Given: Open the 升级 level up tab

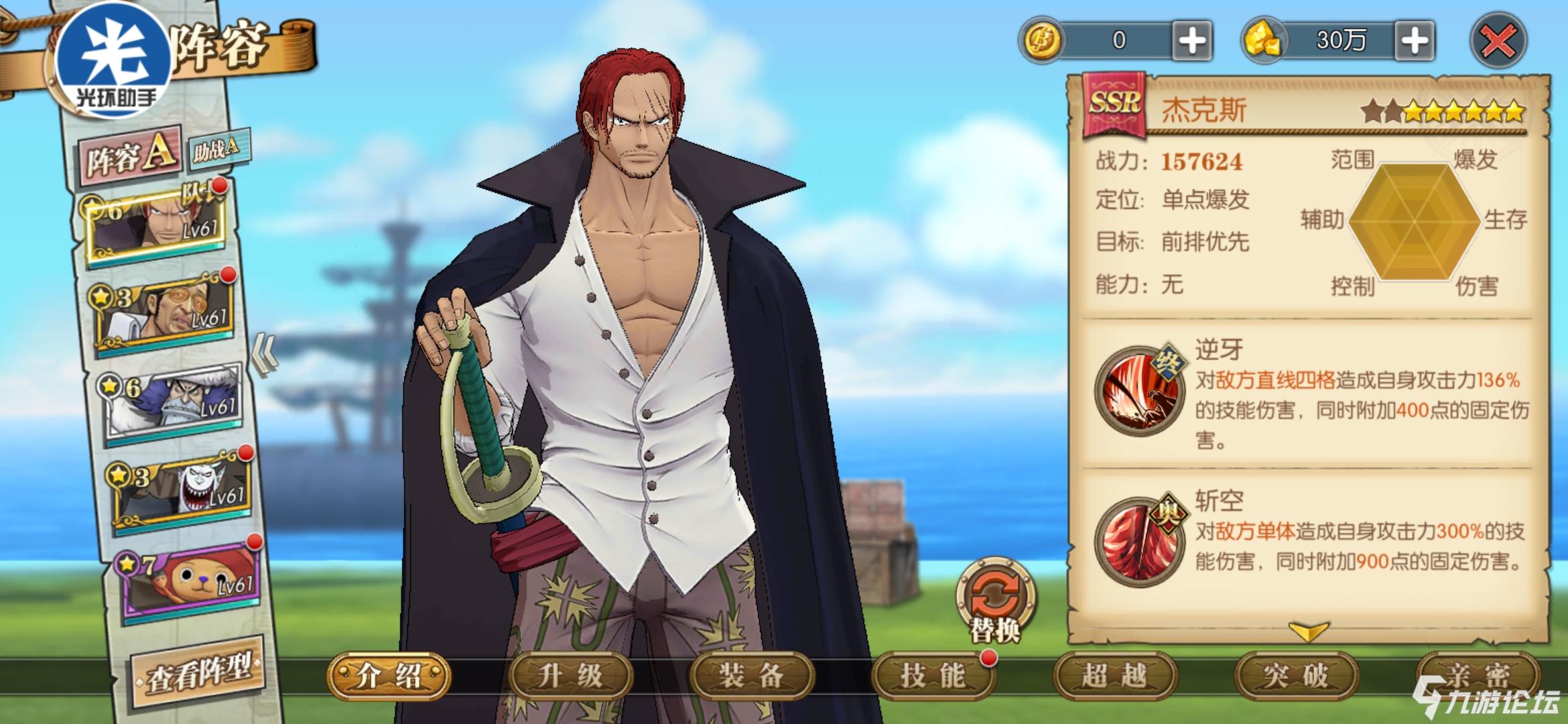Looking at the screenshot, I should pyautogui.click(x=570, y=676).
